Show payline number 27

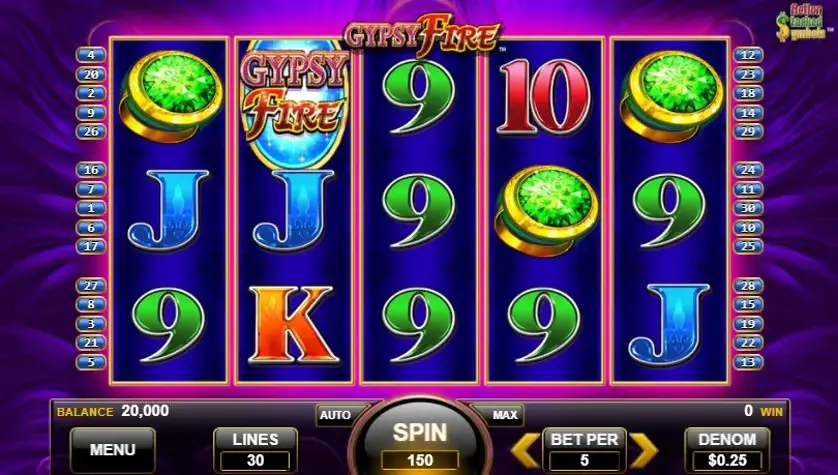91,285
